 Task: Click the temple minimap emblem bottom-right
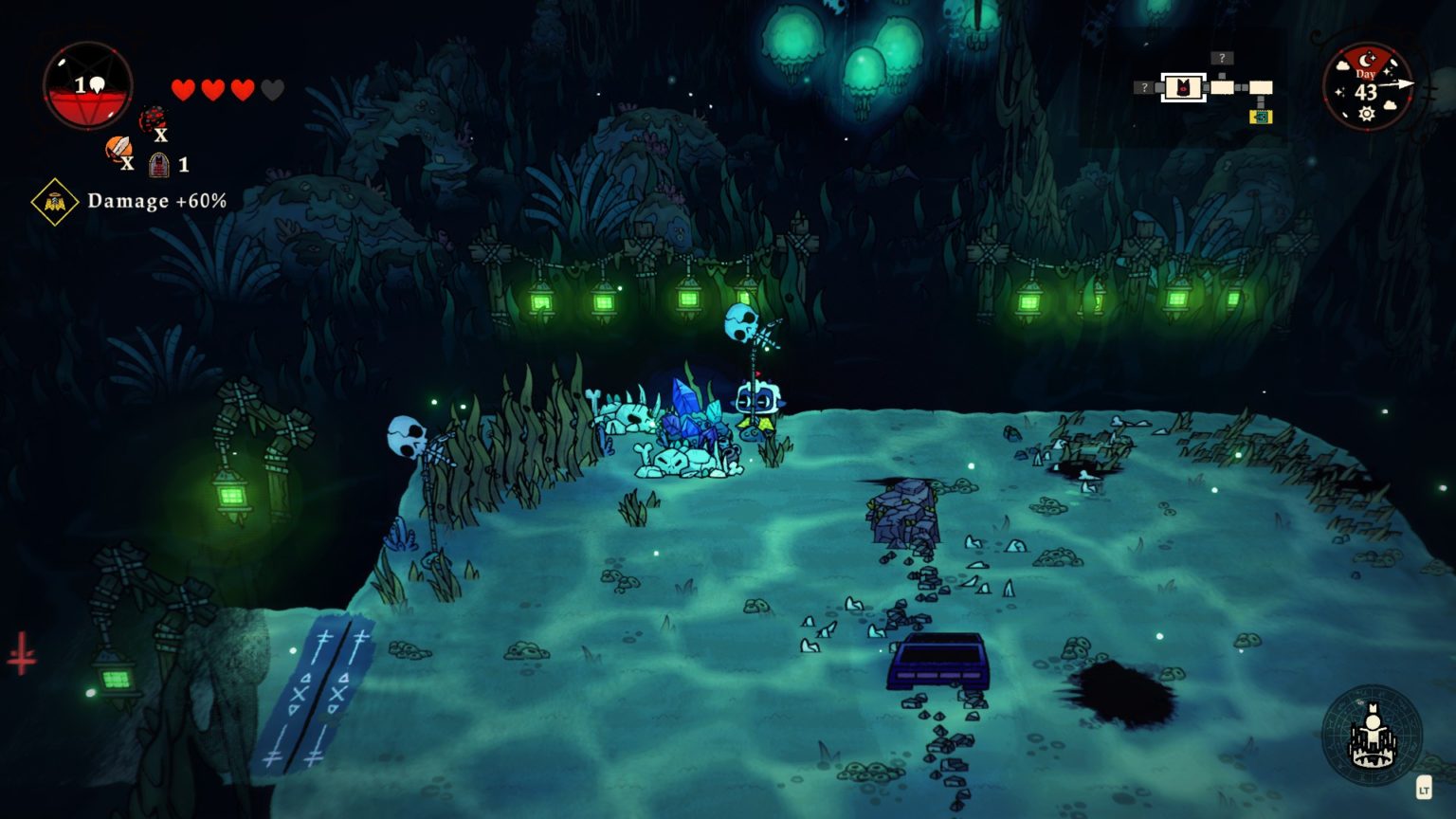1372,736
